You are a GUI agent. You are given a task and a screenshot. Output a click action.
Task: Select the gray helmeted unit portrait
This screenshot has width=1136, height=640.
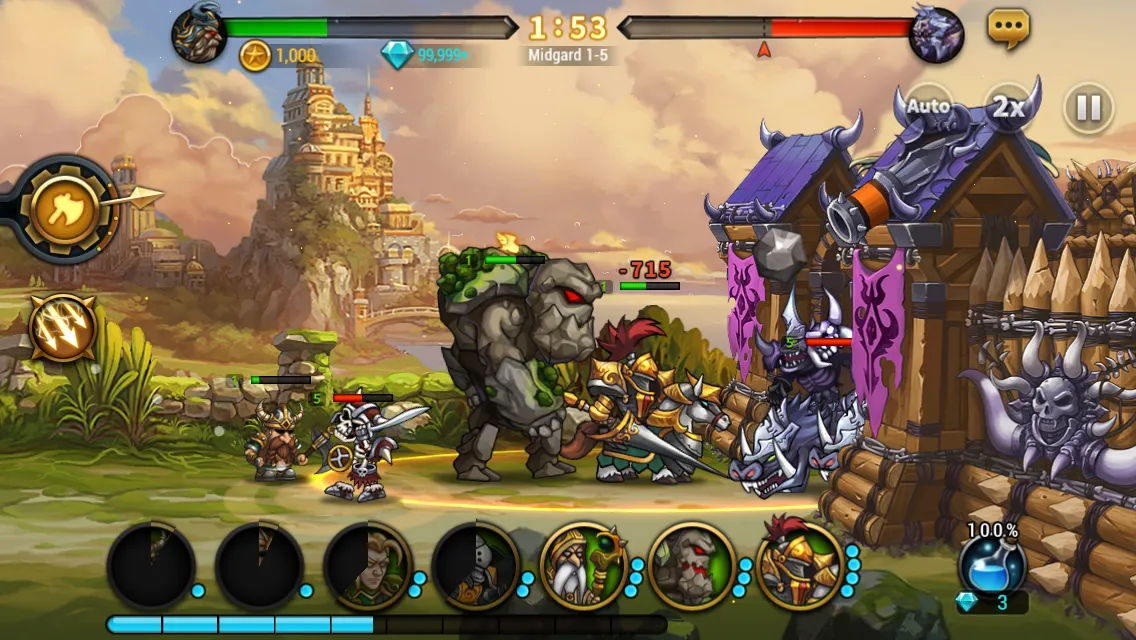point(475,567)
